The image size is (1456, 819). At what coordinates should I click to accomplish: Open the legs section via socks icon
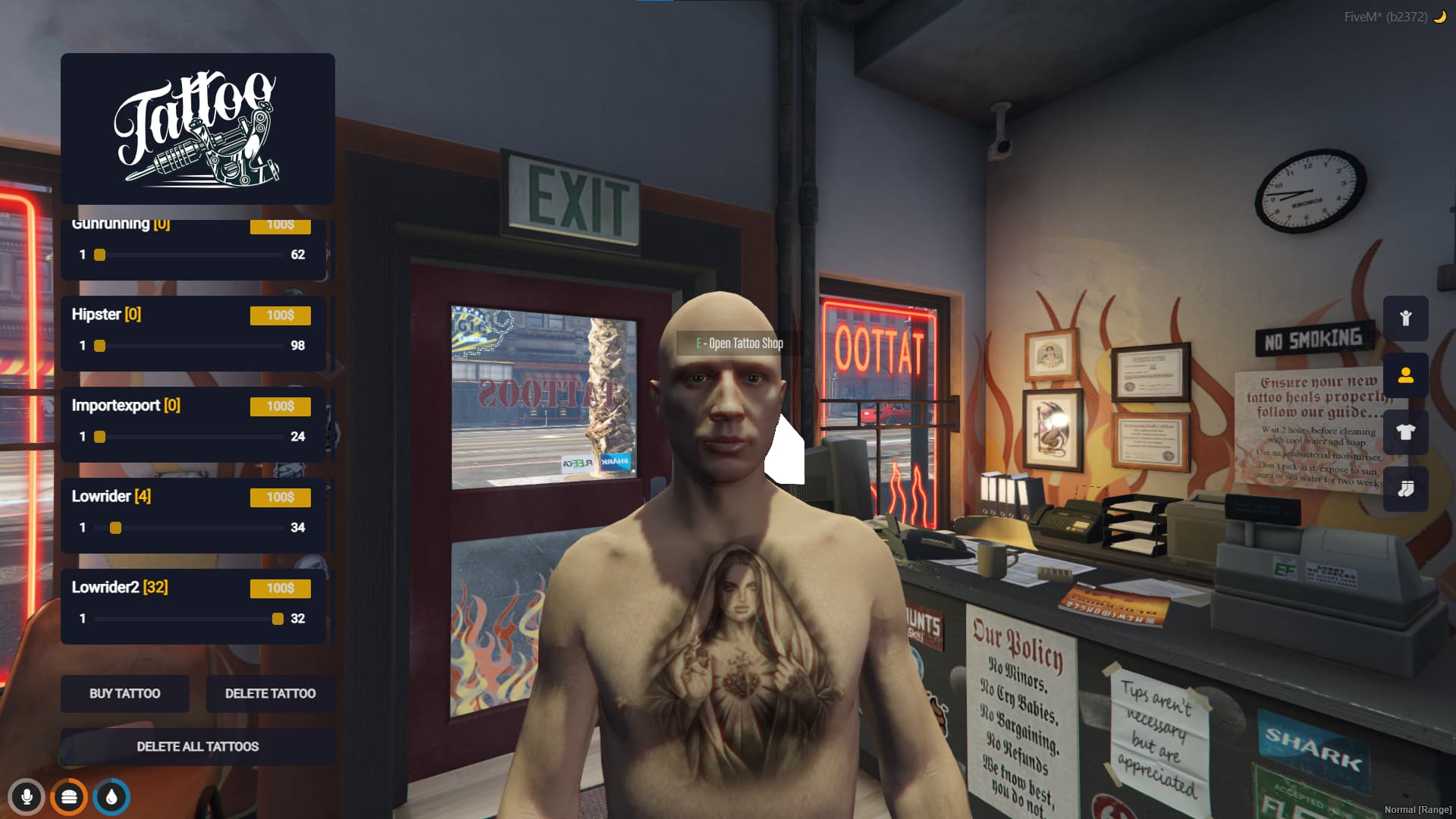[x=1406, y=489]
